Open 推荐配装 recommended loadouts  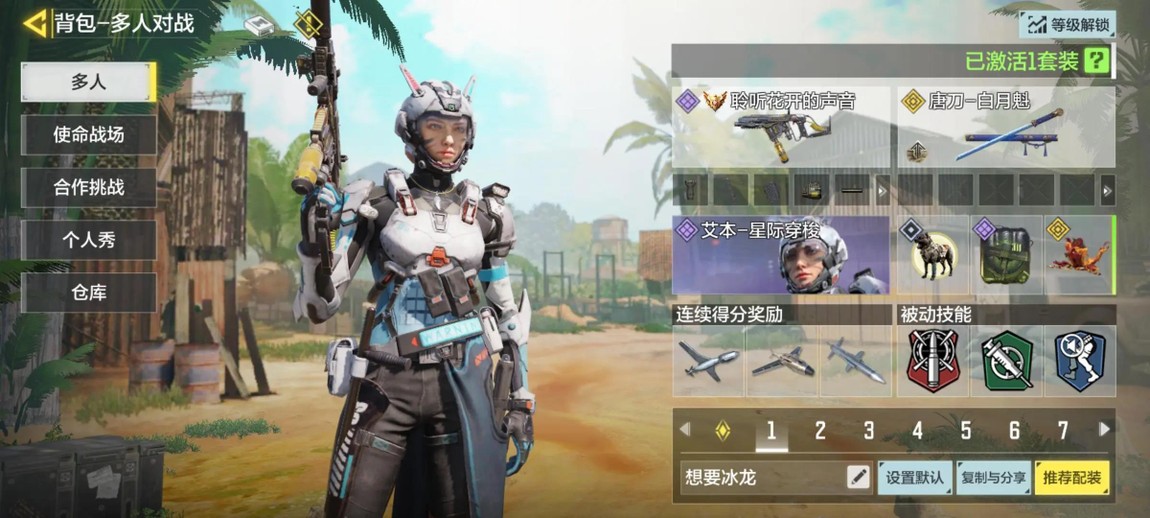[x=1072, y=478]
